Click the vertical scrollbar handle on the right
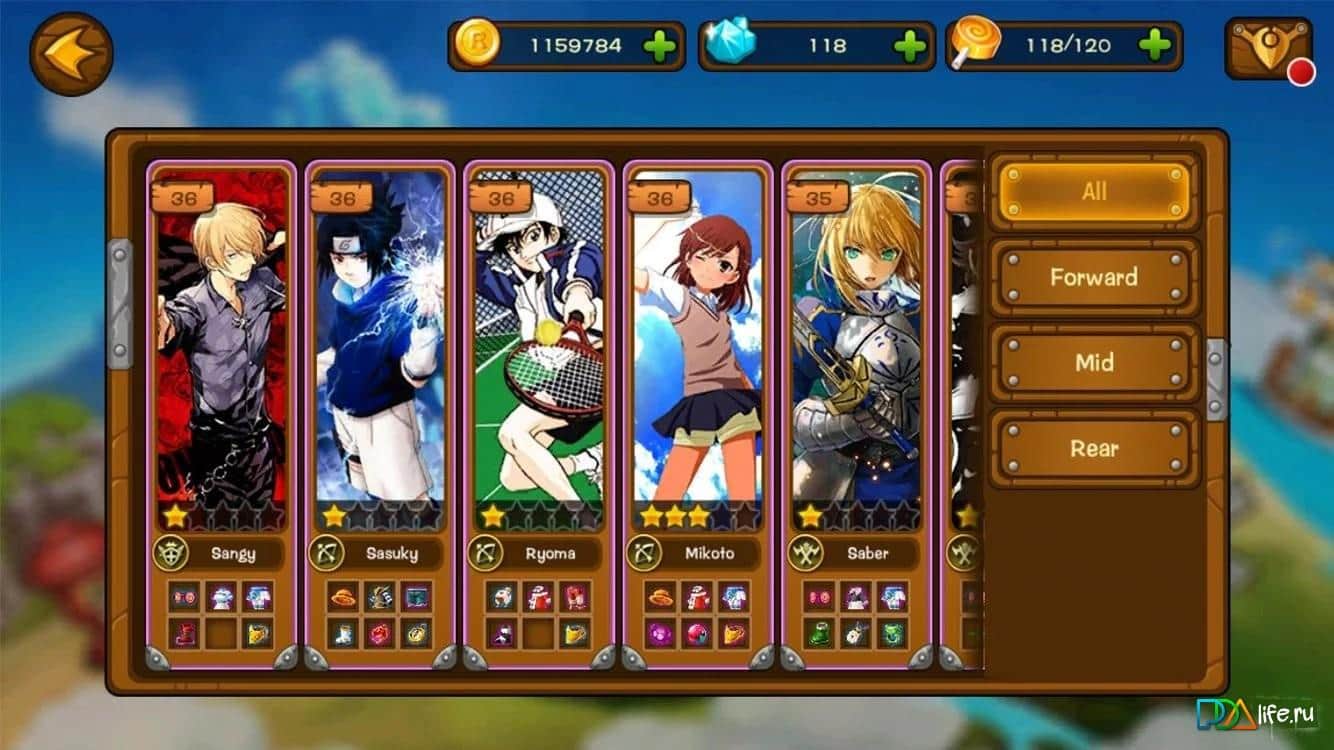The image size is (1334, 750). click(x=1213, y=380)
